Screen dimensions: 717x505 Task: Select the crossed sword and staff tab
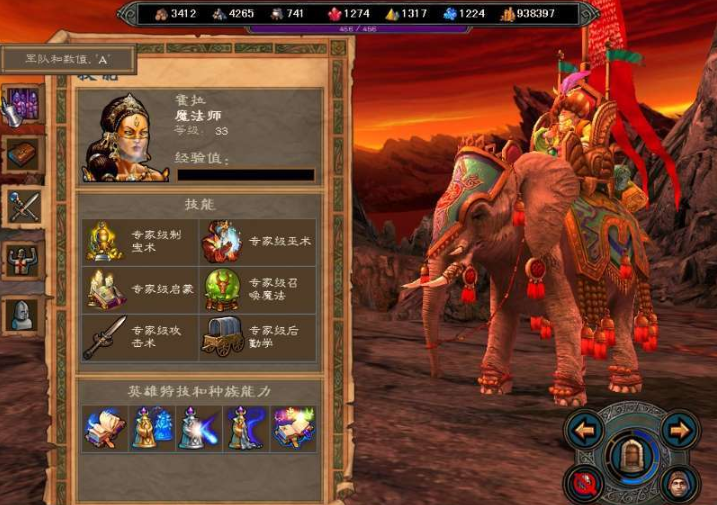pos(22,207)
